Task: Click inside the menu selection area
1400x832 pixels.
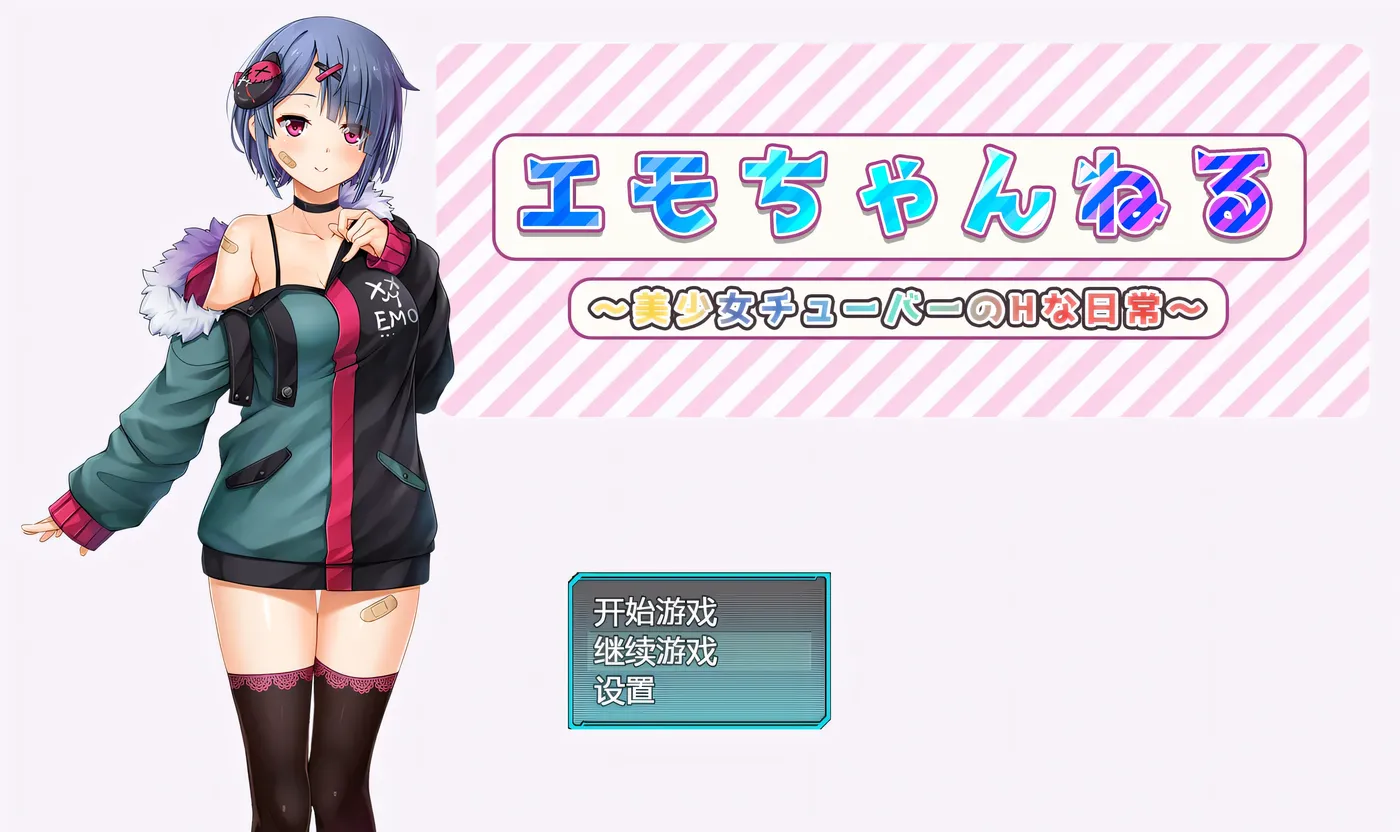Action: tap(700, 650)
